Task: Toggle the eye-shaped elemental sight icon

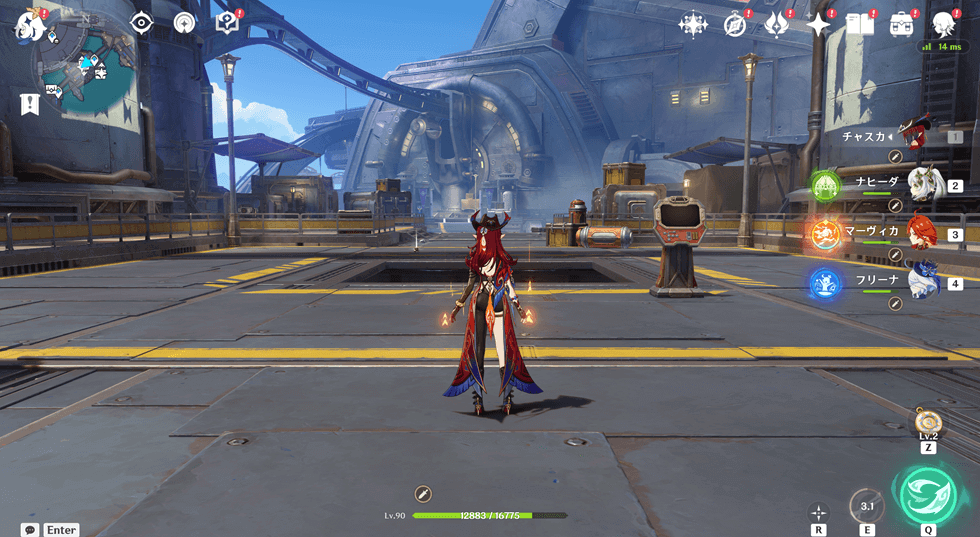Action: point(141,23)
